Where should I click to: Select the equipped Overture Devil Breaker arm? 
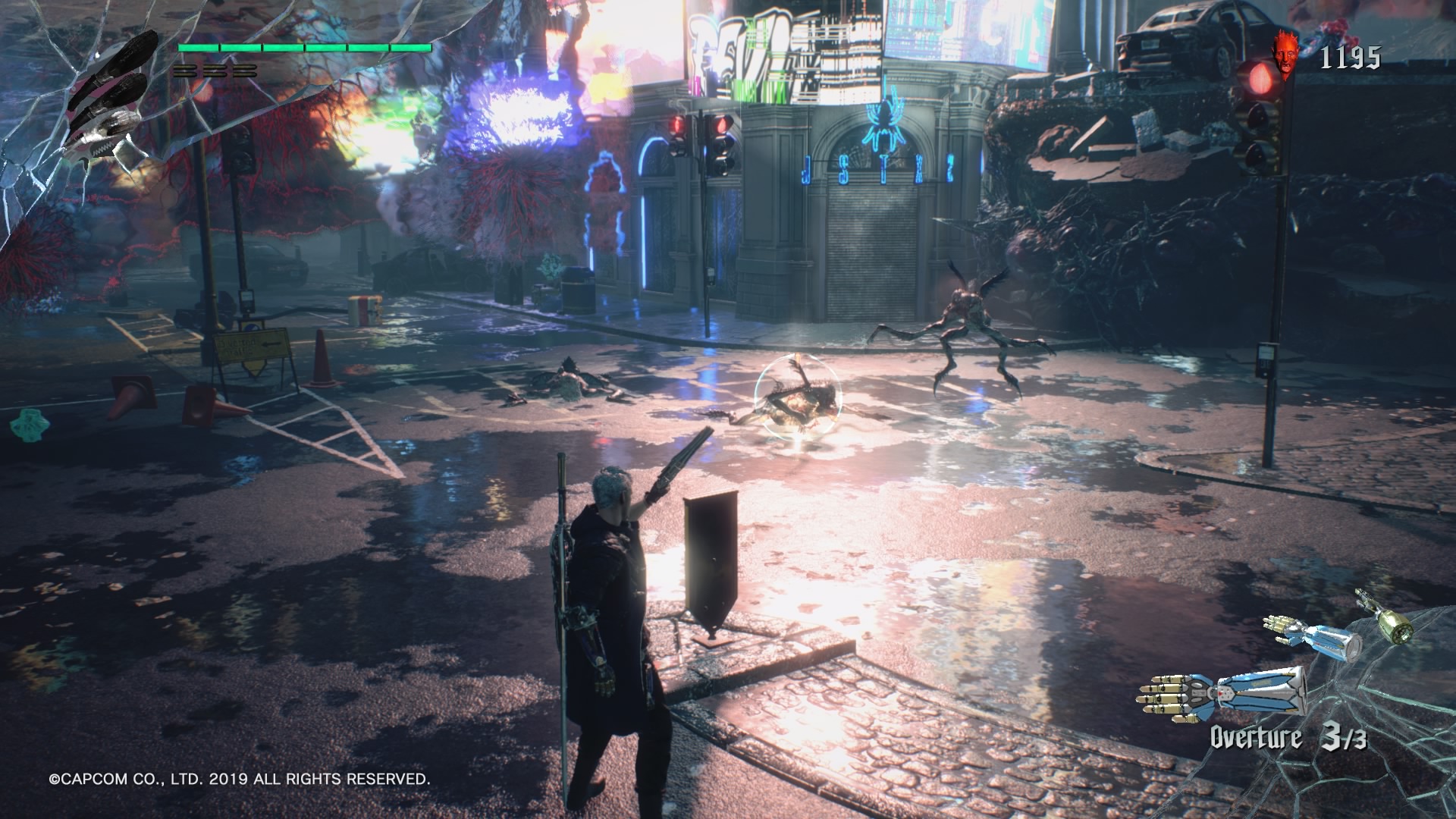coord(1221,694)
